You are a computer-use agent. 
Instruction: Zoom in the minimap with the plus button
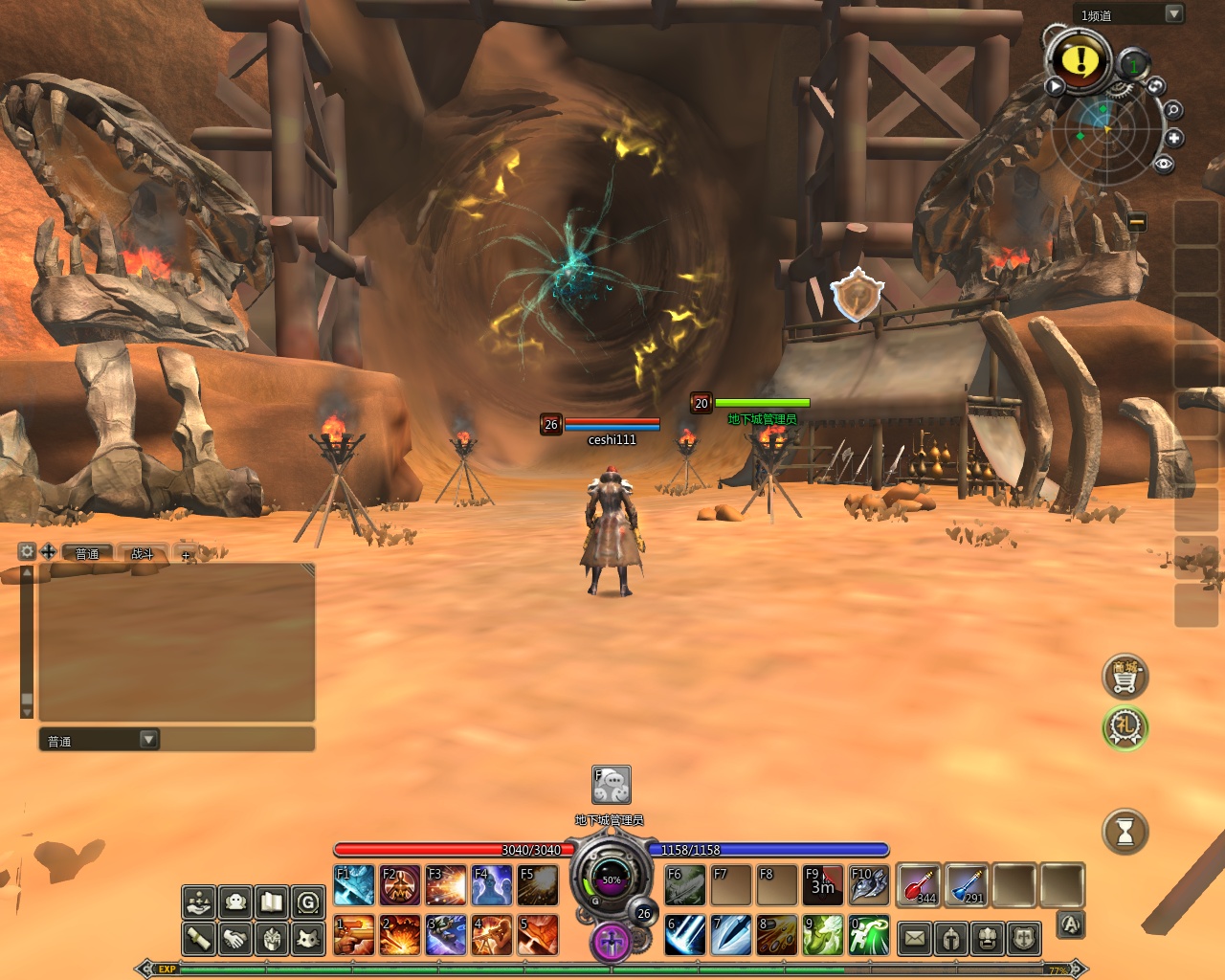pos(1174,138)
